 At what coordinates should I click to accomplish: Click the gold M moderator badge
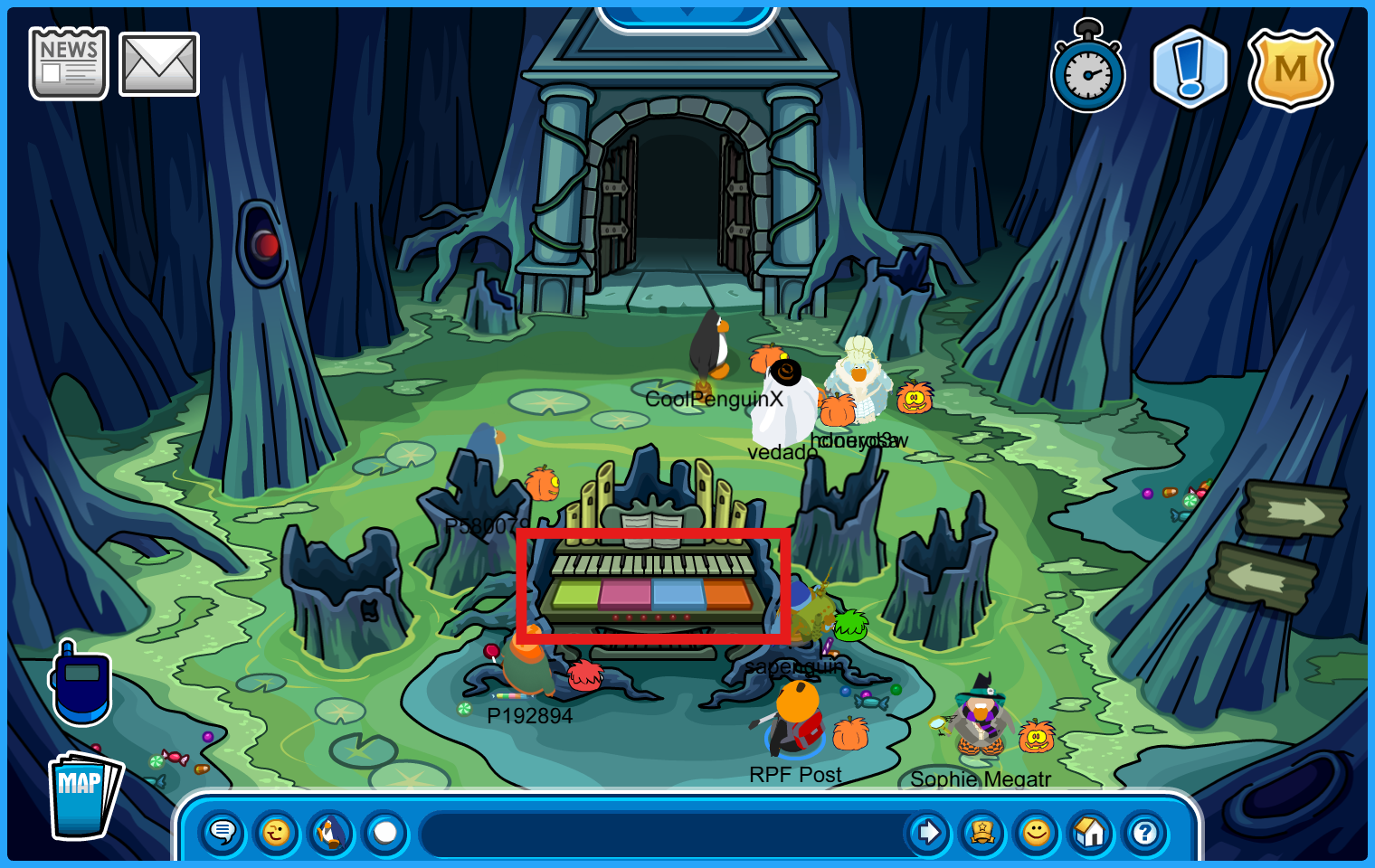pyautogui.click(x=1290, y=70)
